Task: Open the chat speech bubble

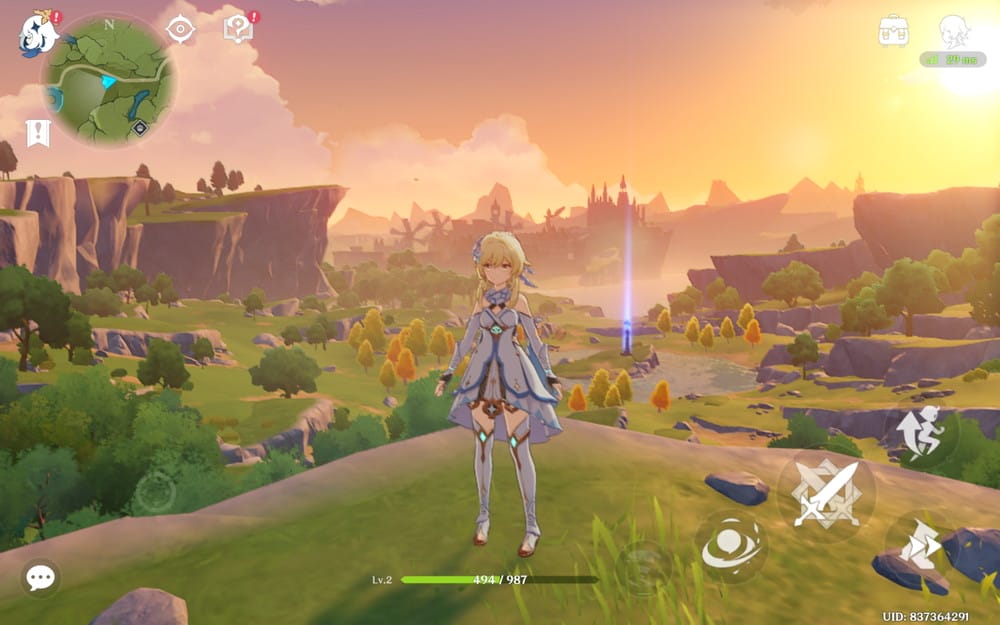Action: 40,577
